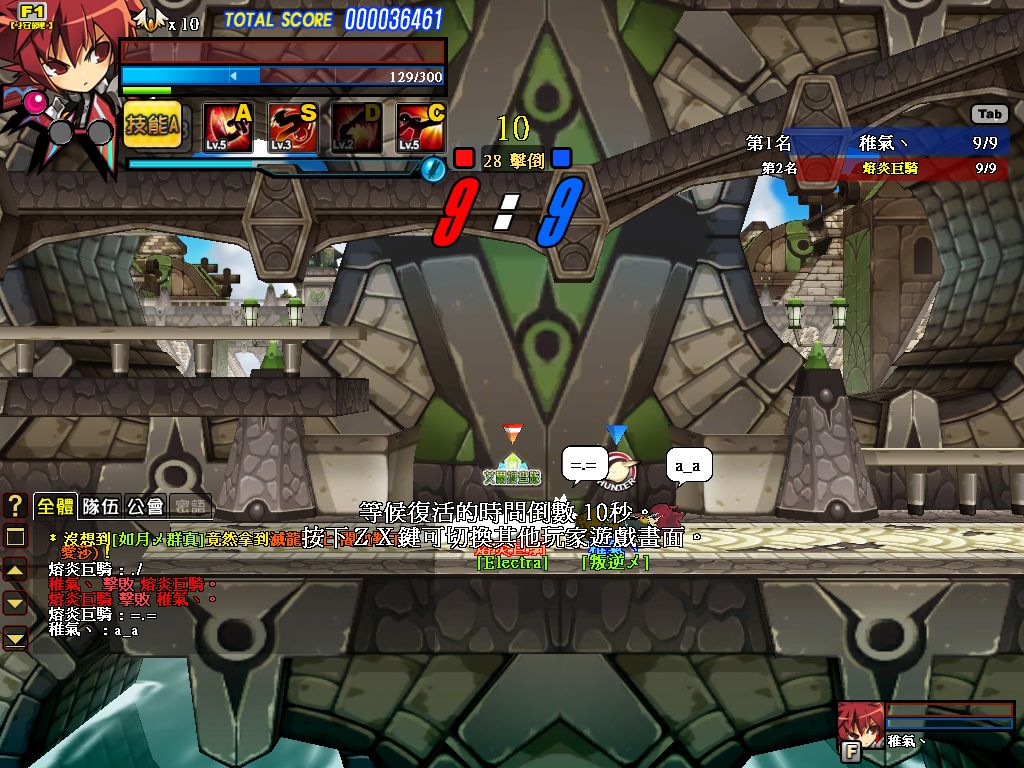Cast the Lv.5 skill on slot C
Screen dimensions: 1024x768
[x=421, y=127]
